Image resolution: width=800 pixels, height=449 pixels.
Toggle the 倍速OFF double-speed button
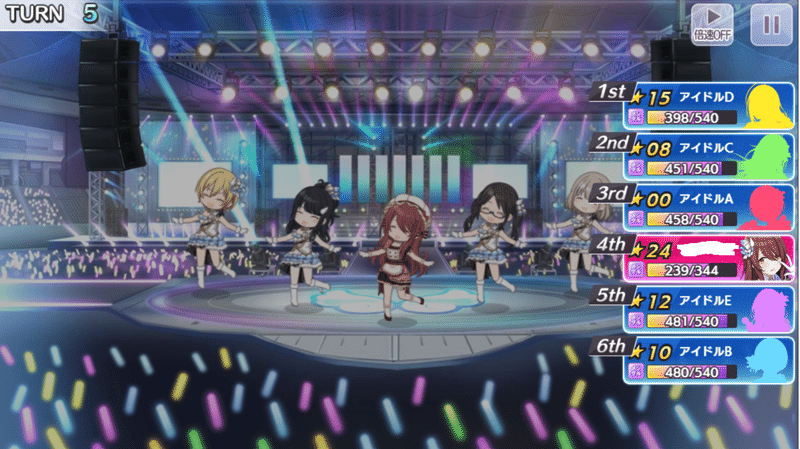(712, 24)
